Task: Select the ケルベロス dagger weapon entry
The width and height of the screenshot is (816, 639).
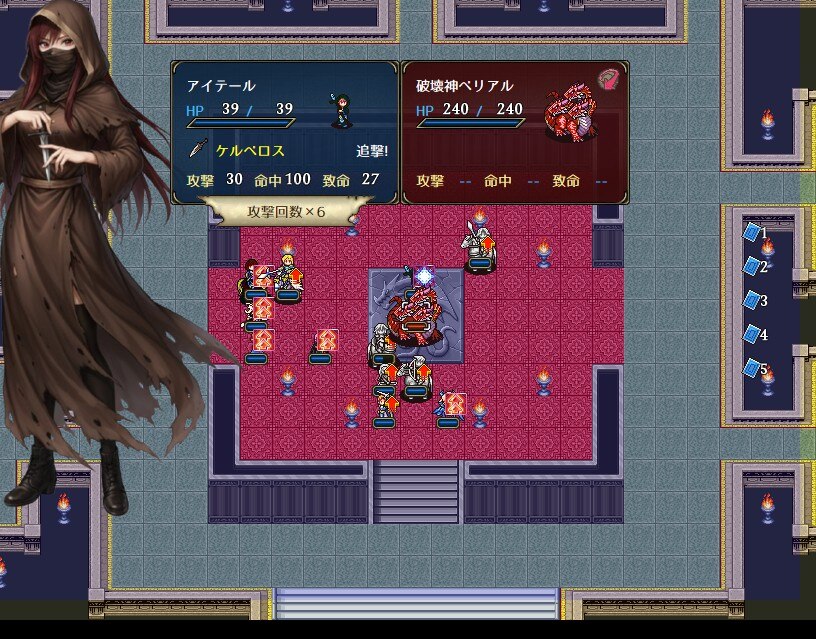Action: pos(250,151)
